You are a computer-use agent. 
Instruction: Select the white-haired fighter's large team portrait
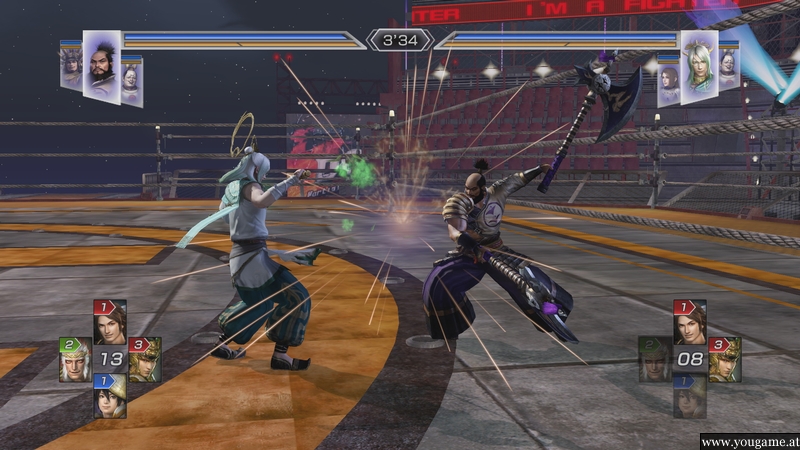(698, 65)
